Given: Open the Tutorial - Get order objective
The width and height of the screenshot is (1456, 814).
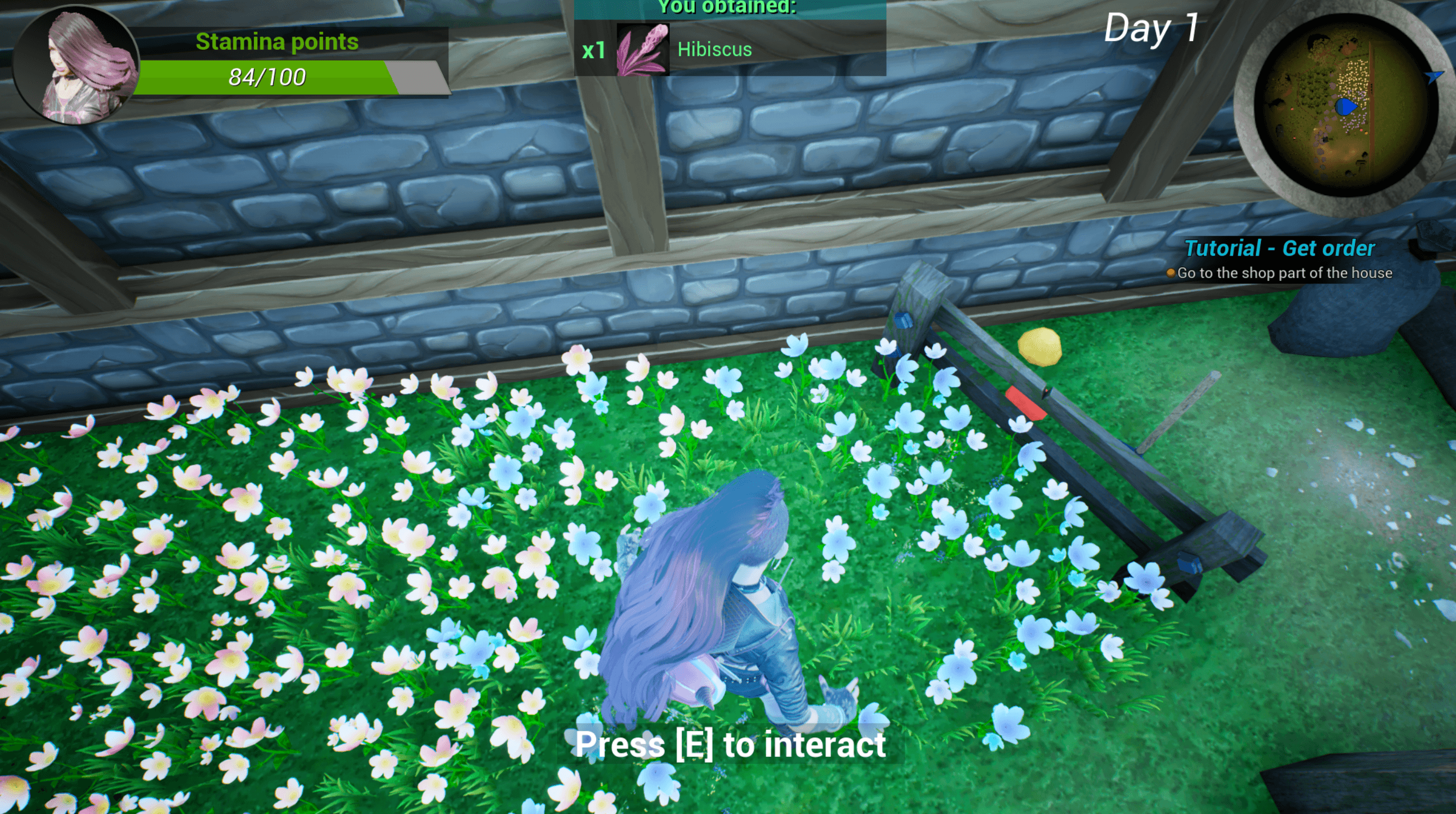Looking at the screenshot, I should click(x=1279, y=248).
